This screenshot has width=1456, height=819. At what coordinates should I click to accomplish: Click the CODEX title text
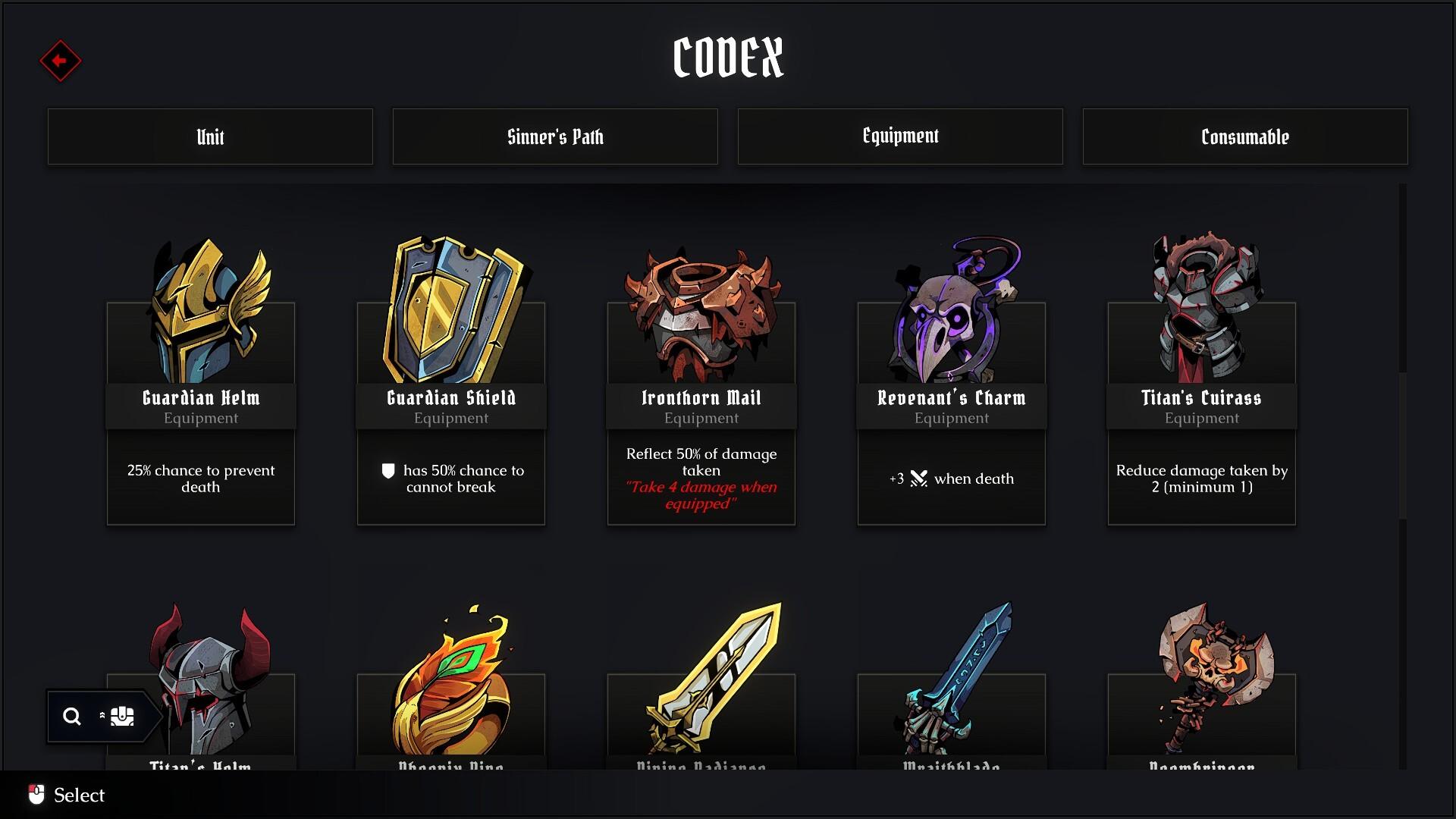pos(727,59)
